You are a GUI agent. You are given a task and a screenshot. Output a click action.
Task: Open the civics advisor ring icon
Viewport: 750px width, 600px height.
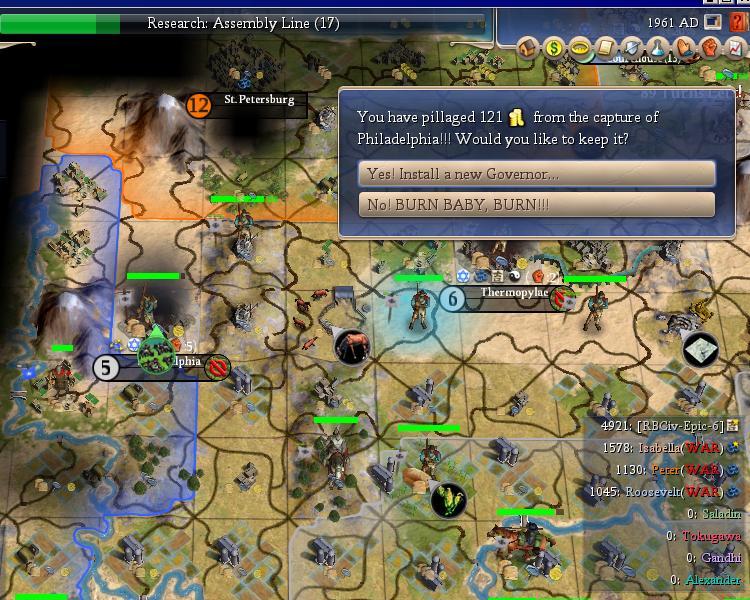(x=580, y=47)
